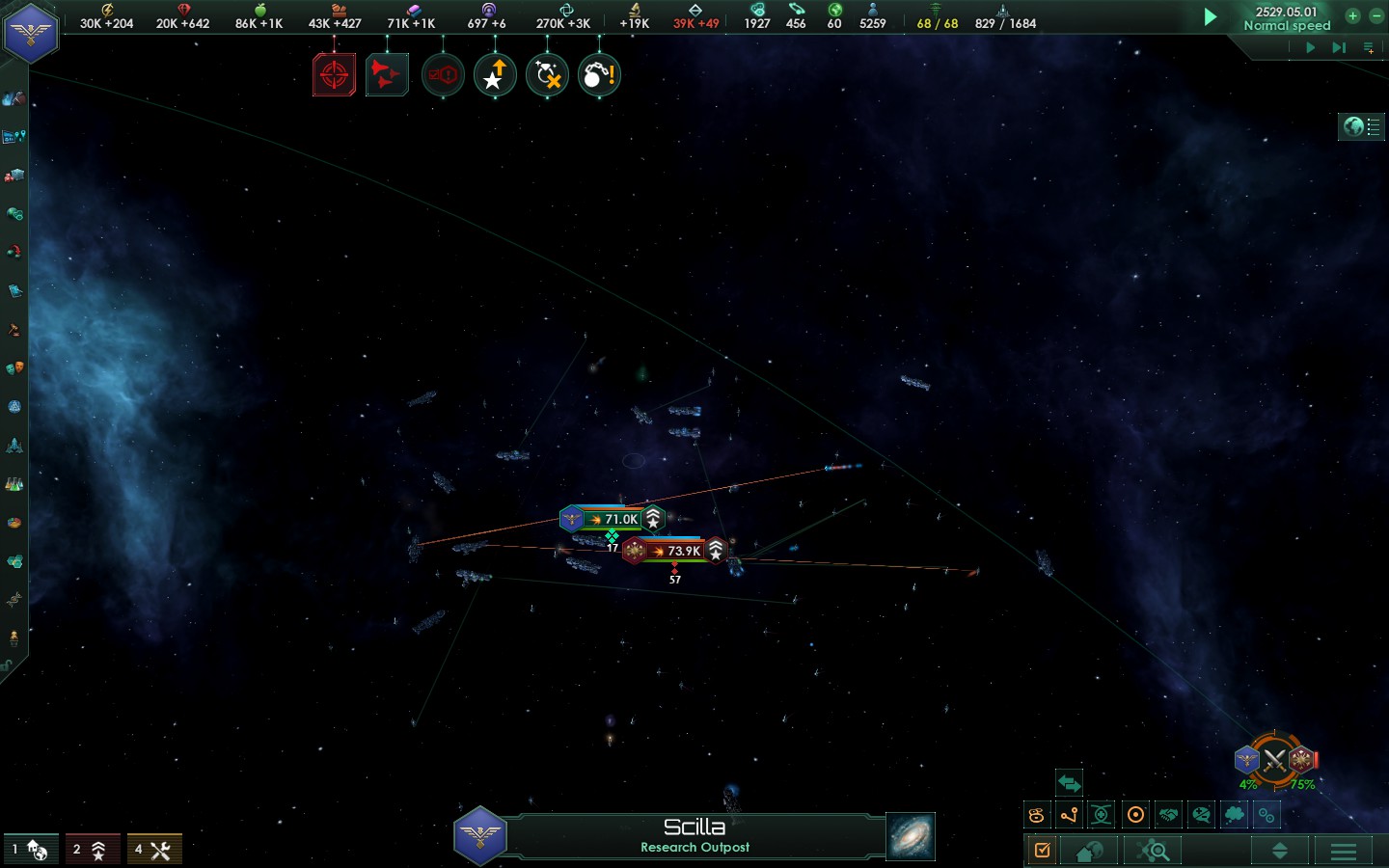The image size is (1389, 868).
Task: Decrease game speed with minus button
Action: click(1373, 15)
